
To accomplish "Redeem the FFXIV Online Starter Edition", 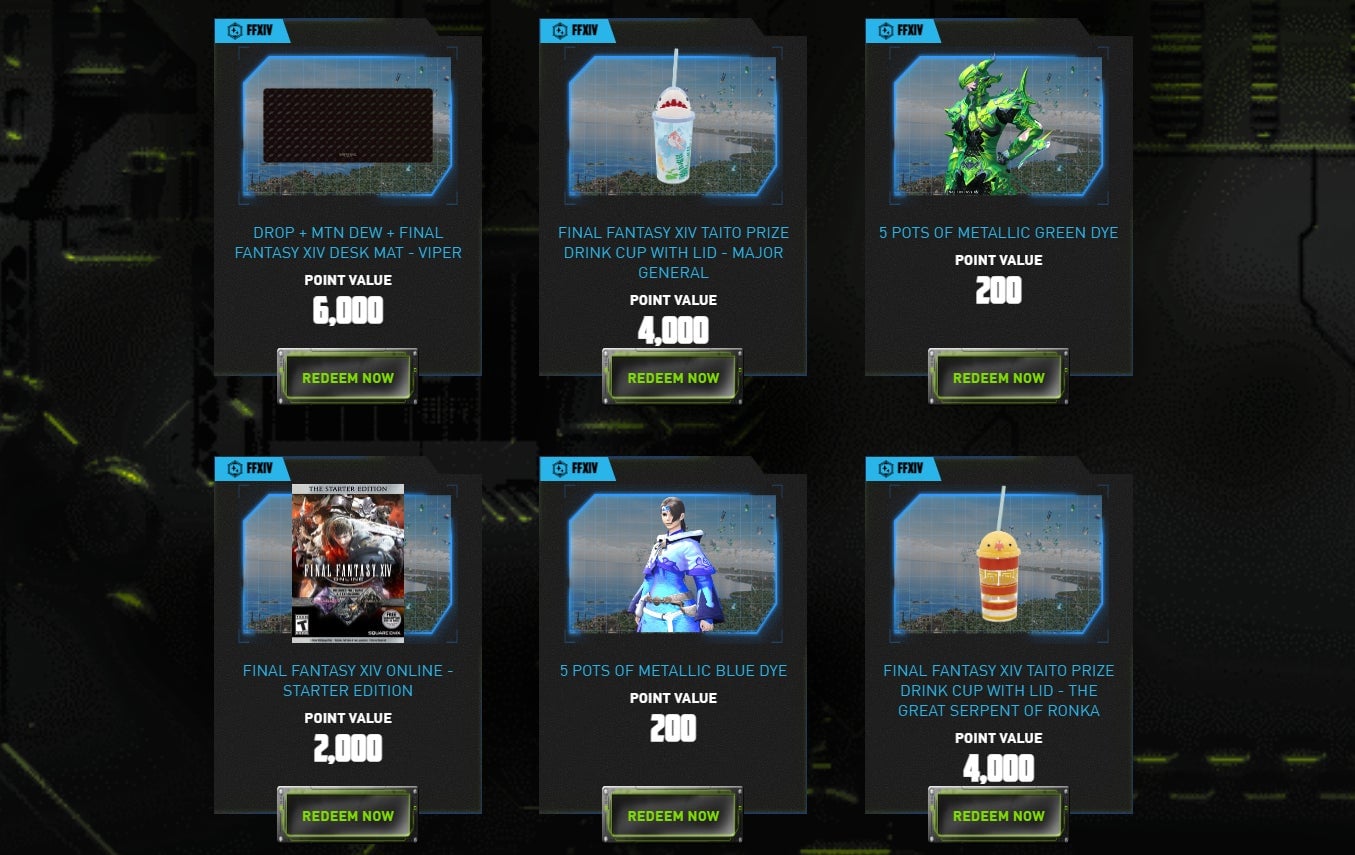I will point(347,815).
